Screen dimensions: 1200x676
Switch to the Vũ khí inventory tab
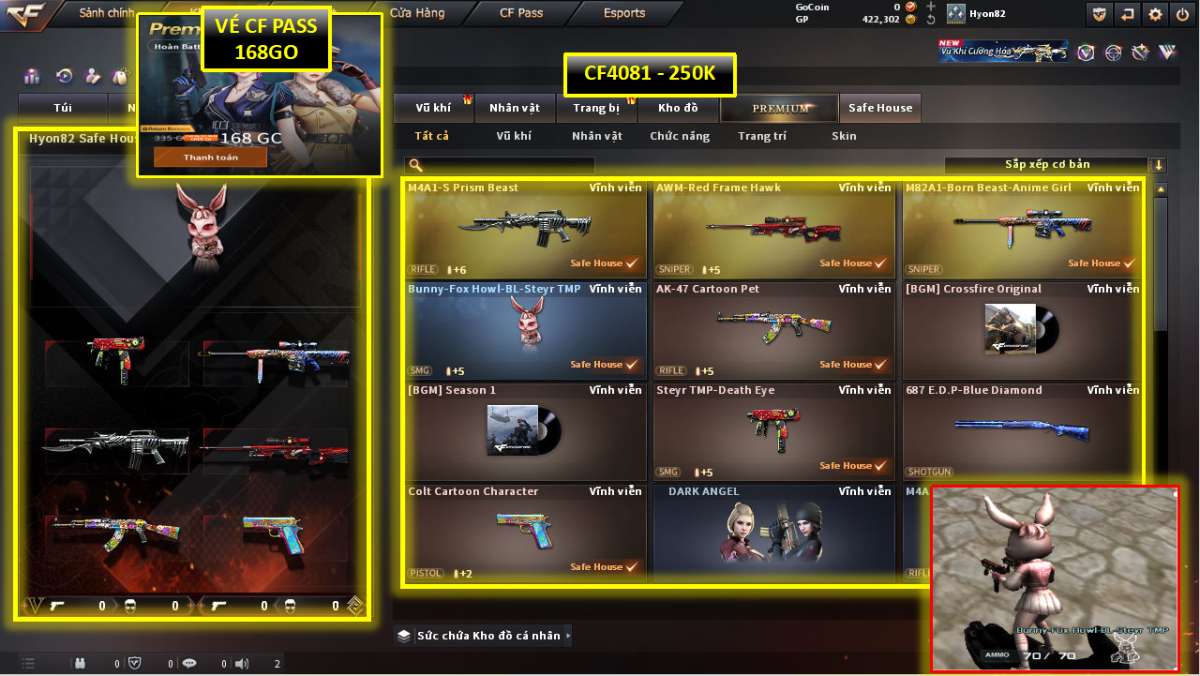tap(434, 108)
